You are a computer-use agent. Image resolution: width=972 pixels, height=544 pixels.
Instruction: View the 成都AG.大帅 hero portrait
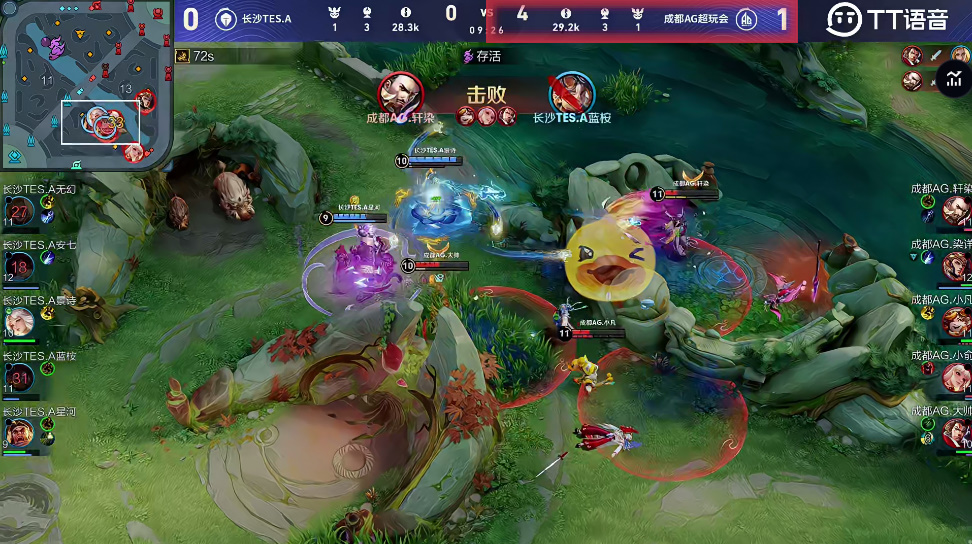[x=956, y=432]
